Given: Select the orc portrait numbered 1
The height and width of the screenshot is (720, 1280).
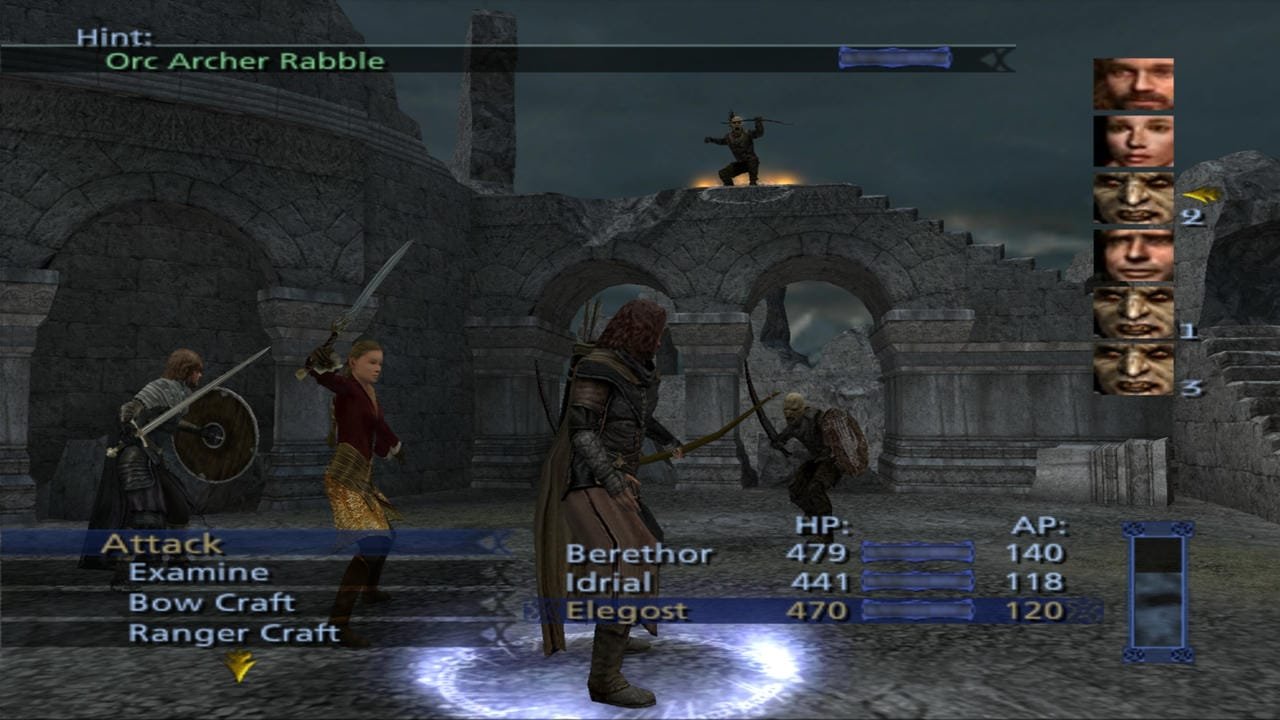Looking at the screenshot, I should (x=1133, y=313).
